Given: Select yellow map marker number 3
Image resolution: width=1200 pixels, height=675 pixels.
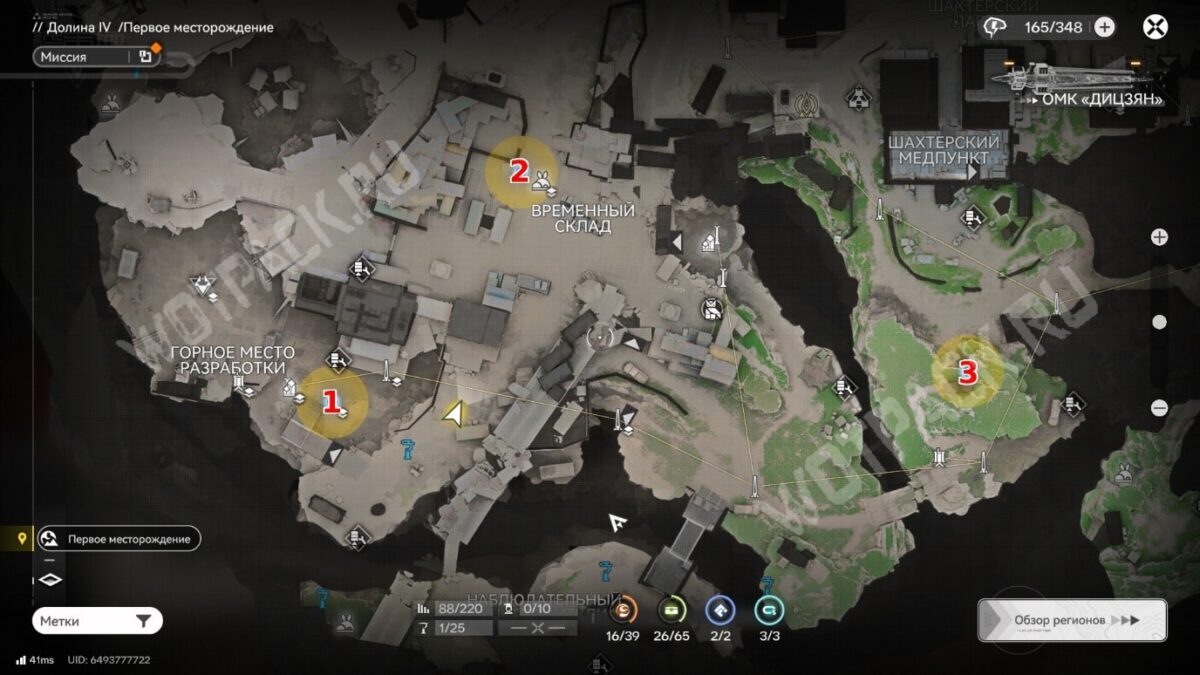Looking at the screenshot, I should coord(967,372).
